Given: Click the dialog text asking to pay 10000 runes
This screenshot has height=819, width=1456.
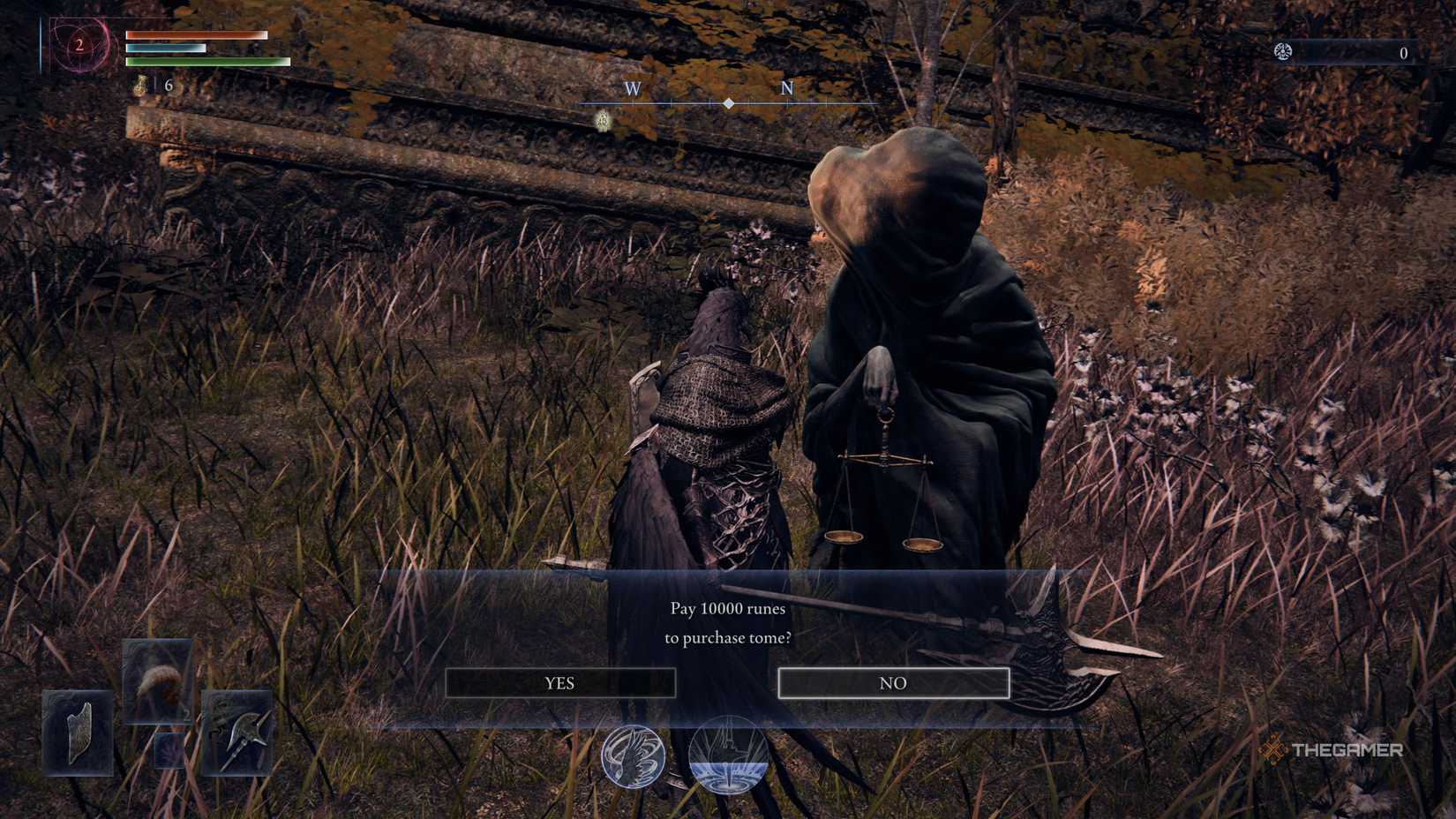Looking at the screenshot, I should click(727, 622).
